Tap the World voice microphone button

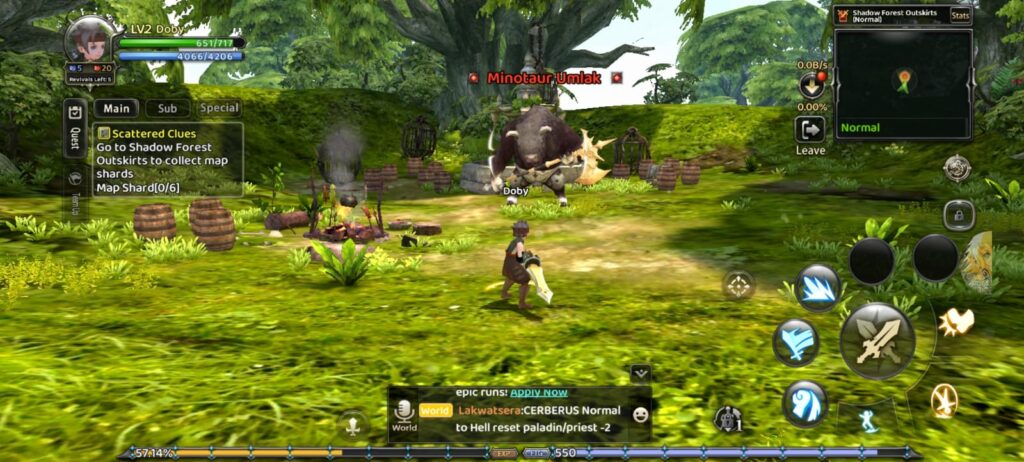pos(404,412)
